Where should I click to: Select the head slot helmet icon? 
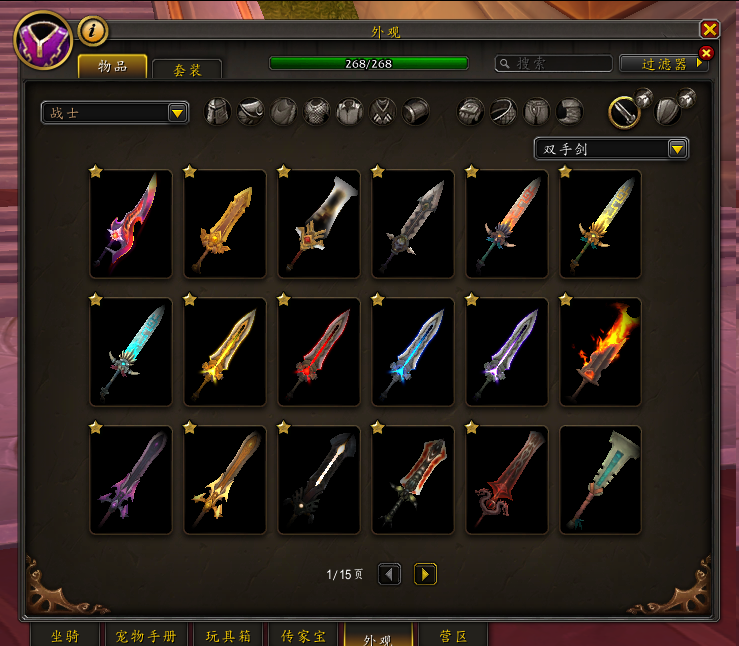click(218, 111)
